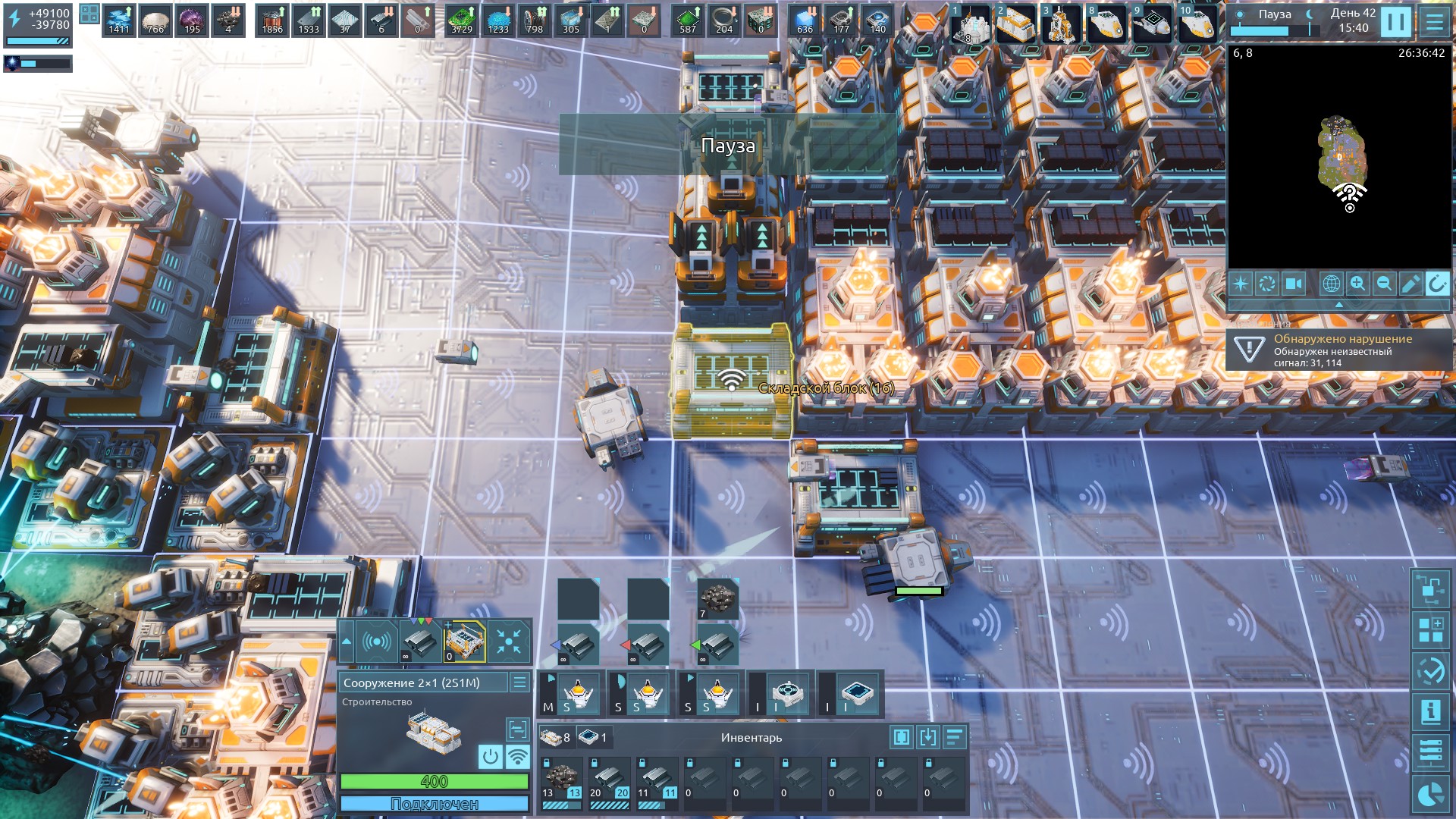This screenshot has height=819, width=1456.
Task: Zoom out on the minimap
Action: point(1384,284)
